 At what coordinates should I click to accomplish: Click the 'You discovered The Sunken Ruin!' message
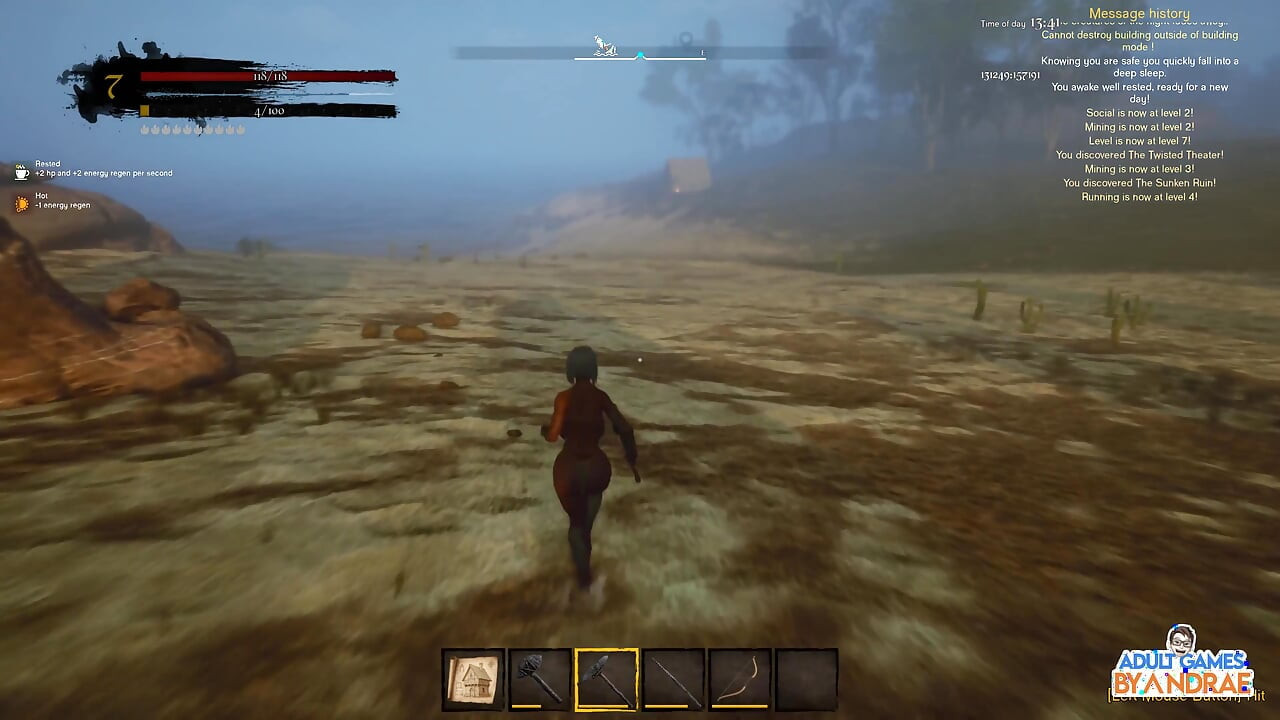click(x=1138, y=183)
